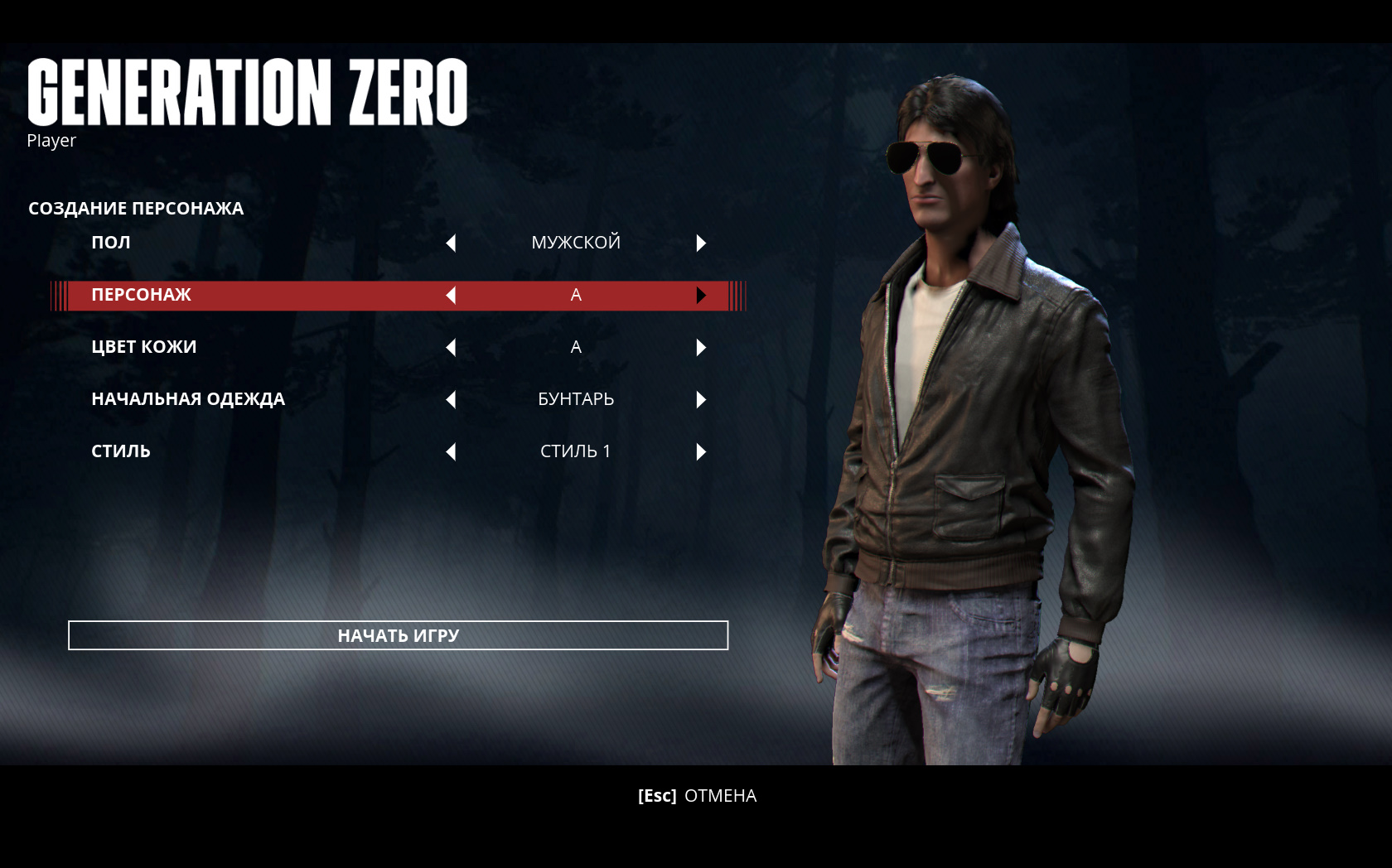Switch to previous ПЕРСОНАЖ with left arrow

point(451,295)
